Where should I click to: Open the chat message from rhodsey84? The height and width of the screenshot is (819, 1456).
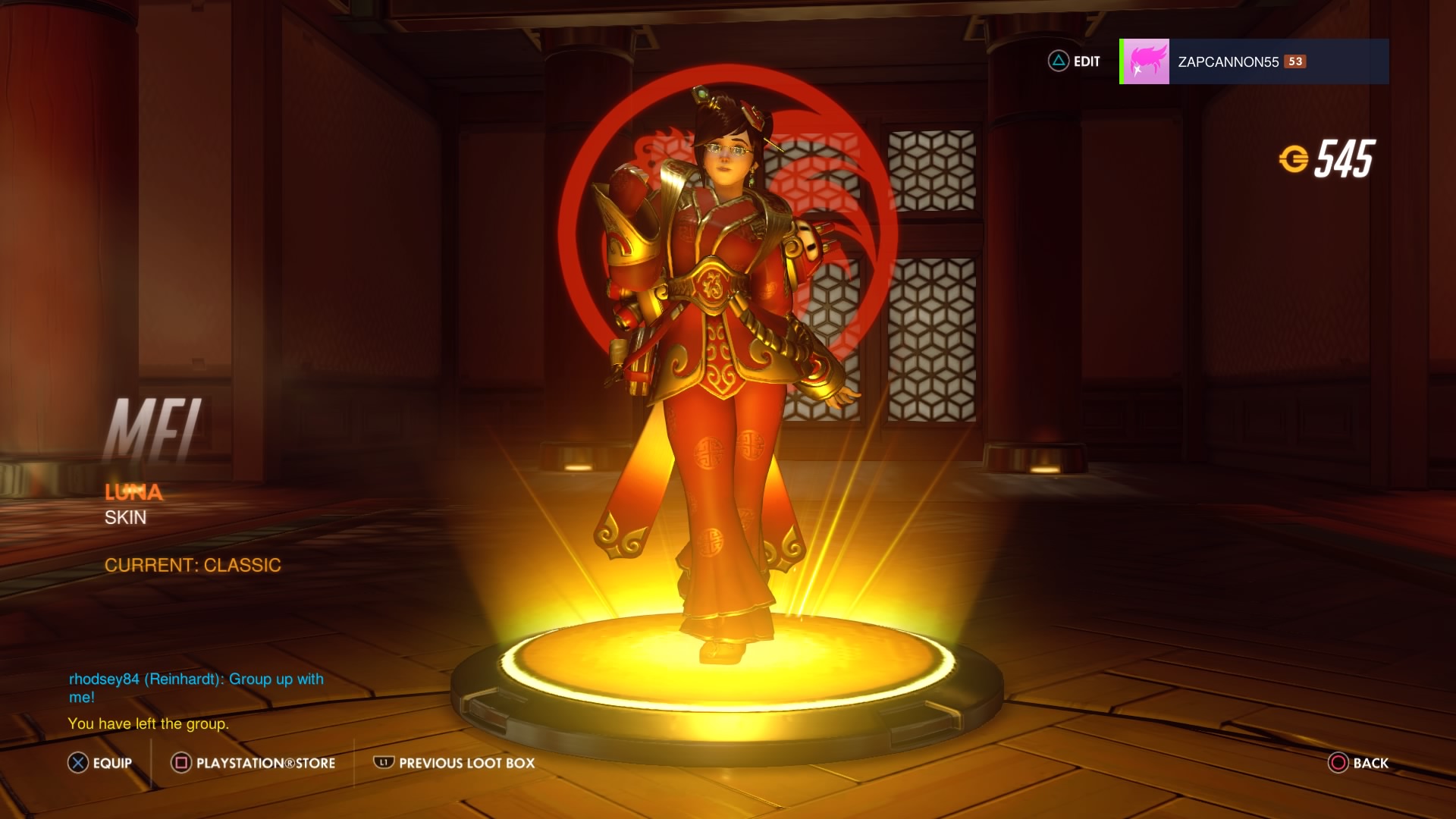point(196,687)
